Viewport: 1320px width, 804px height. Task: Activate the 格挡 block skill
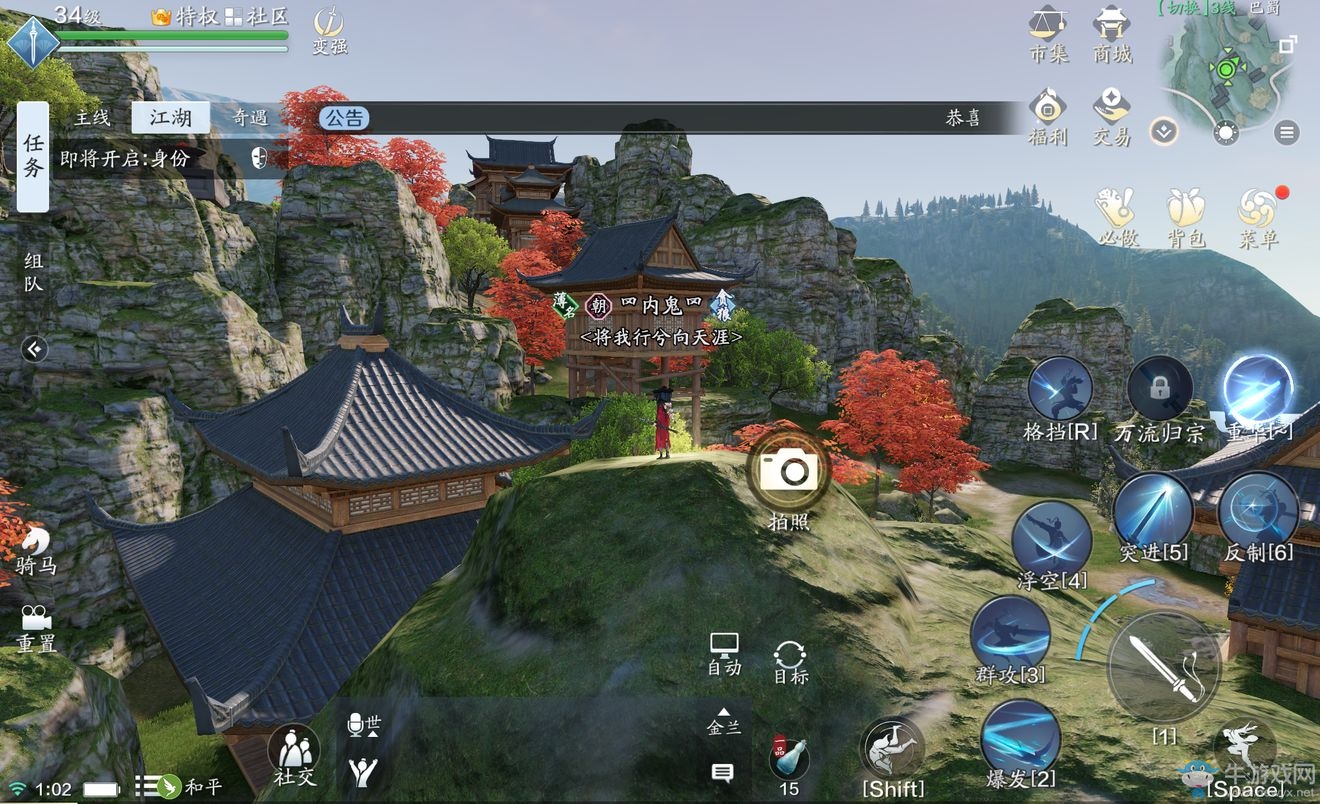click(x=1060, y=390)
